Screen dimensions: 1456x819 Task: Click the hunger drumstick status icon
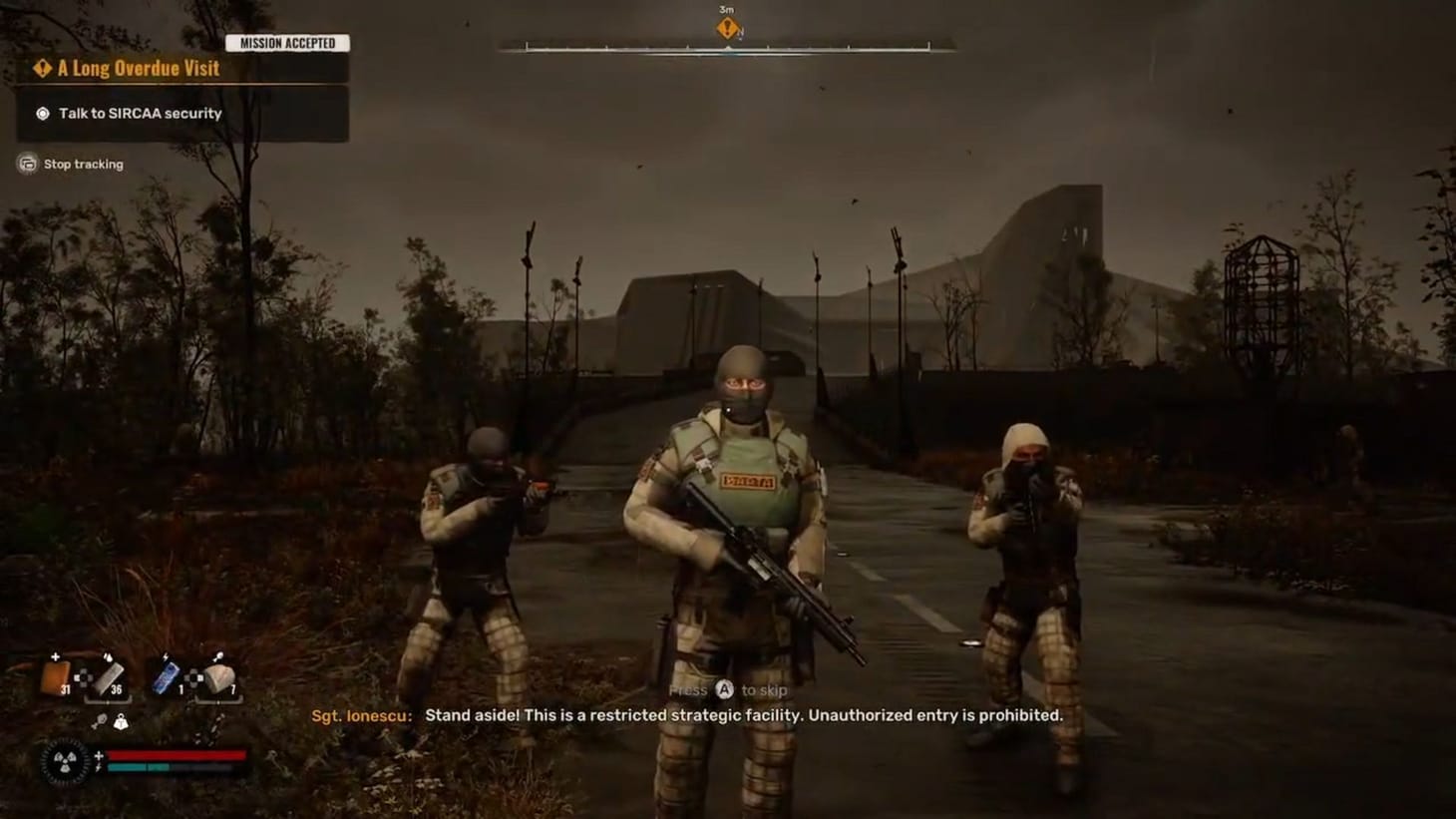101,722
